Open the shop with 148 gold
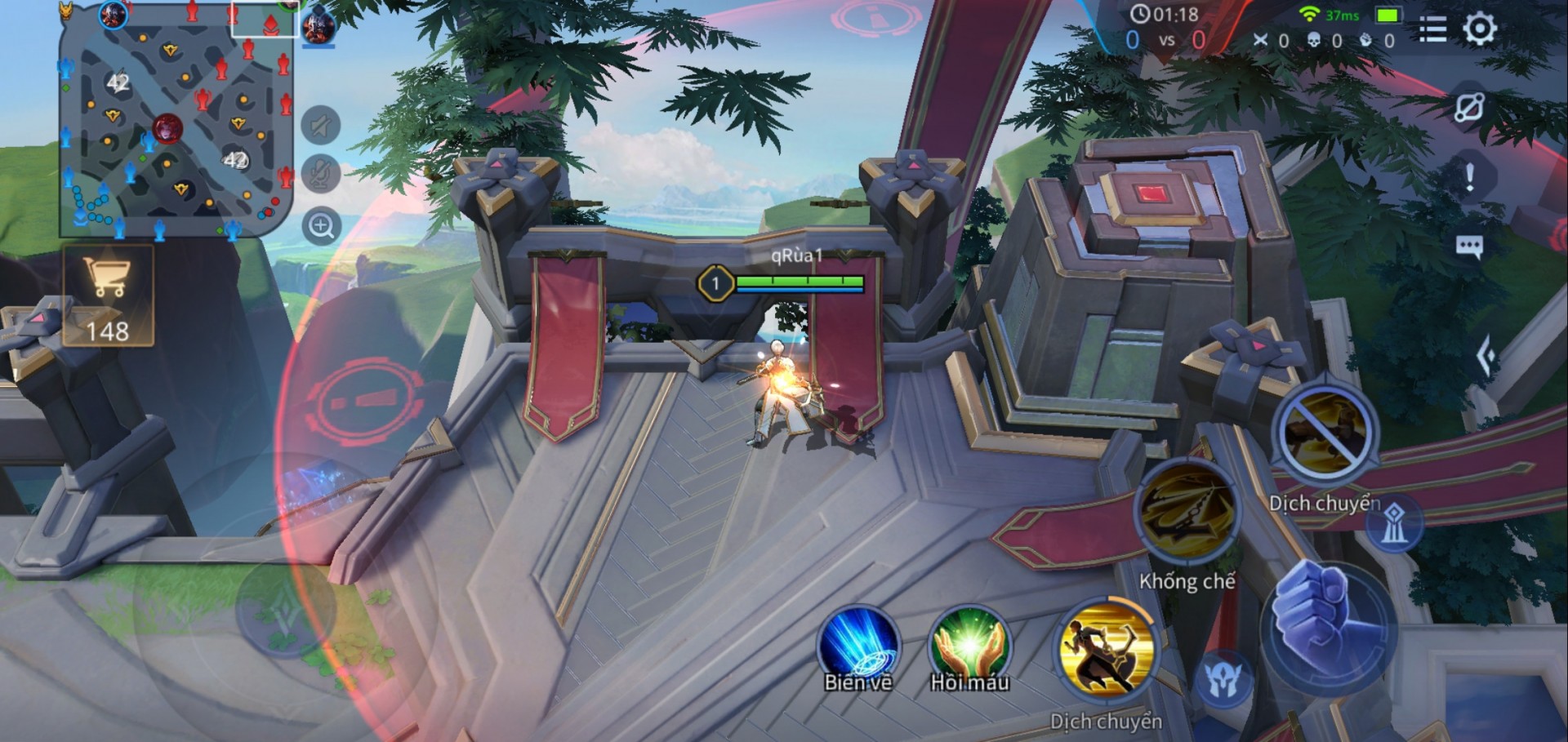1568x742 pixels. [108, 295]
